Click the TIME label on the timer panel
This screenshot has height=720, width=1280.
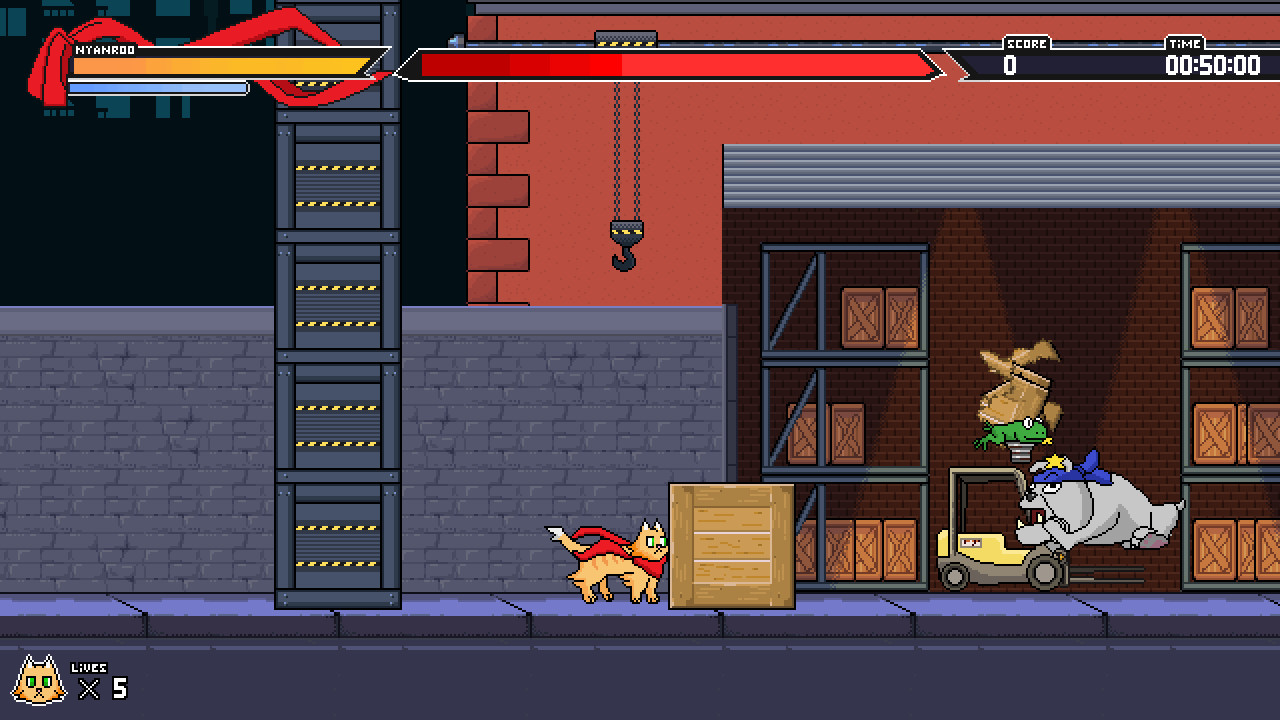click(x=1184, y=44)
